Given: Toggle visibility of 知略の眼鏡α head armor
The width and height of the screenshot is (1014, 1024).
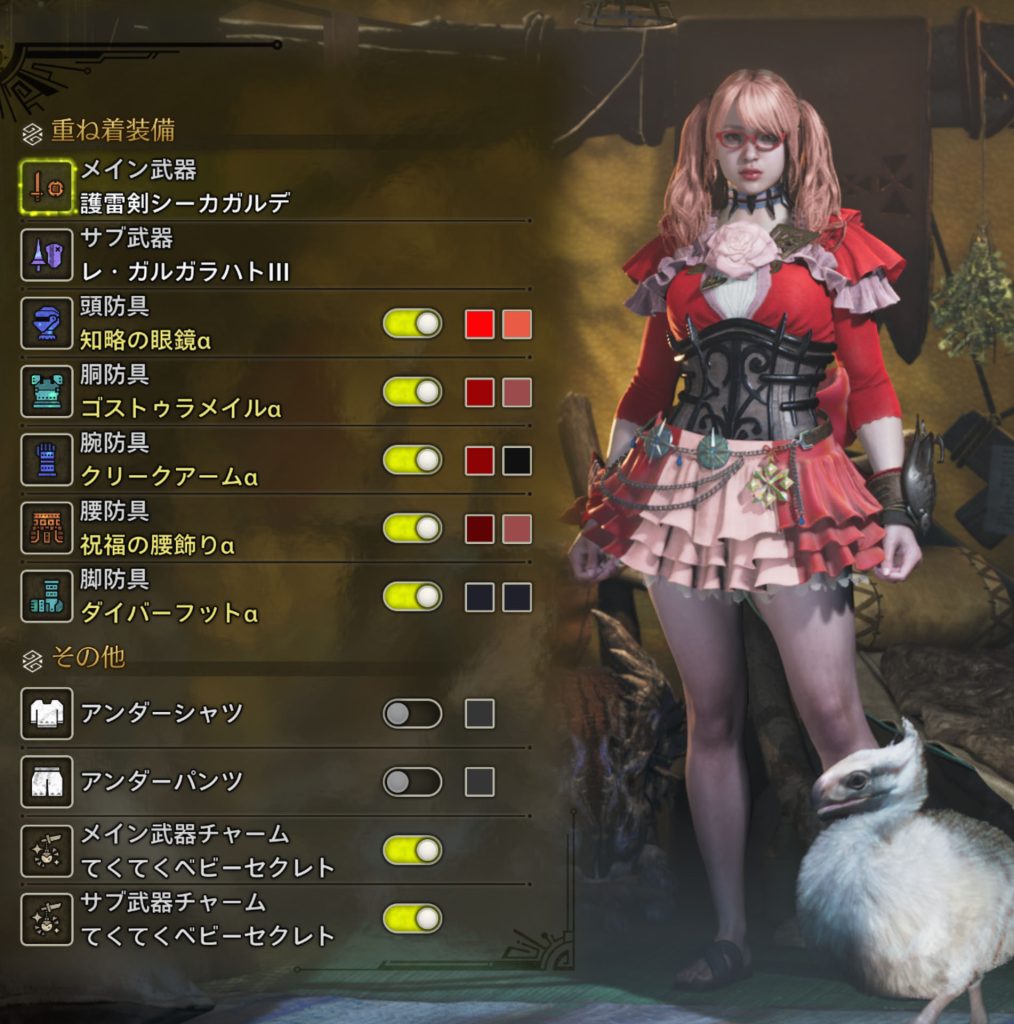Looking at the screenshot, I should 412,324.
